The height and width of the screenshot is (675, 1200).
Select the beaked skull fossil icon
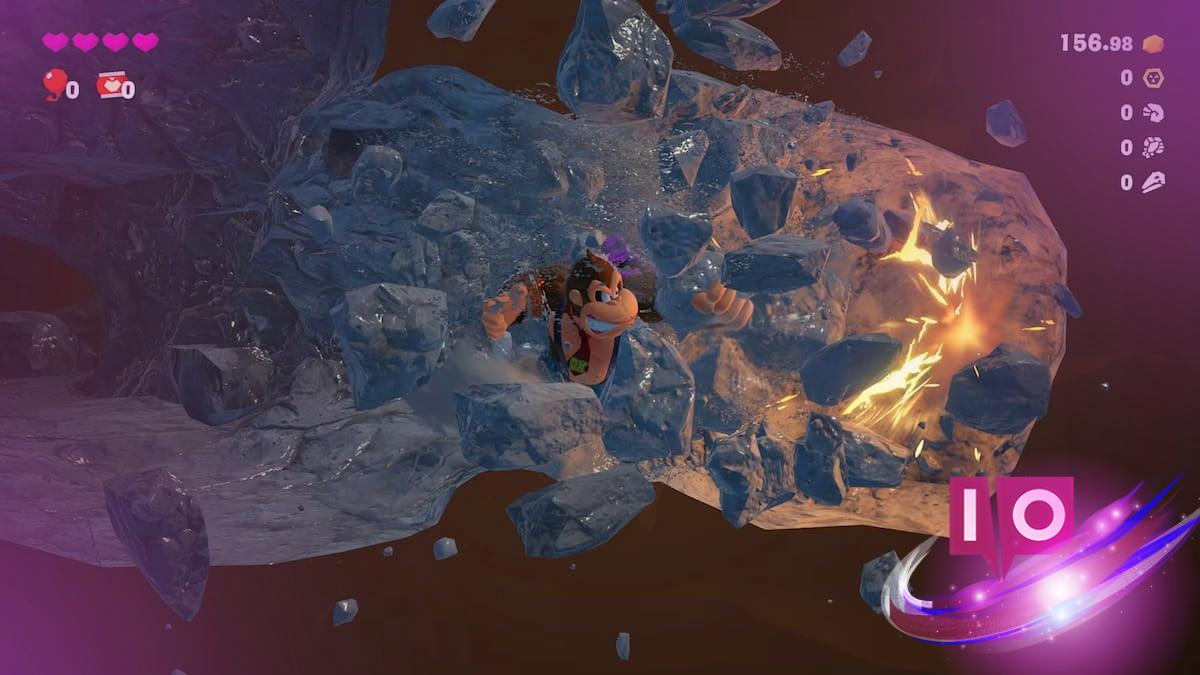[1152, 183]
